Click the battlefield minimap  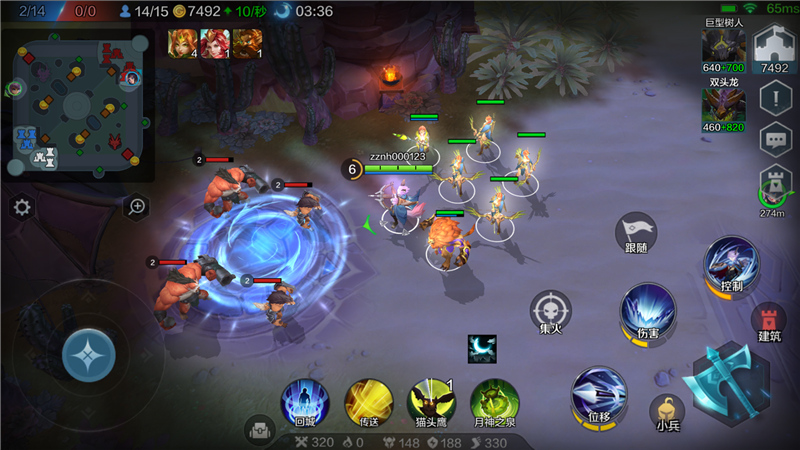tap(78, 104)
